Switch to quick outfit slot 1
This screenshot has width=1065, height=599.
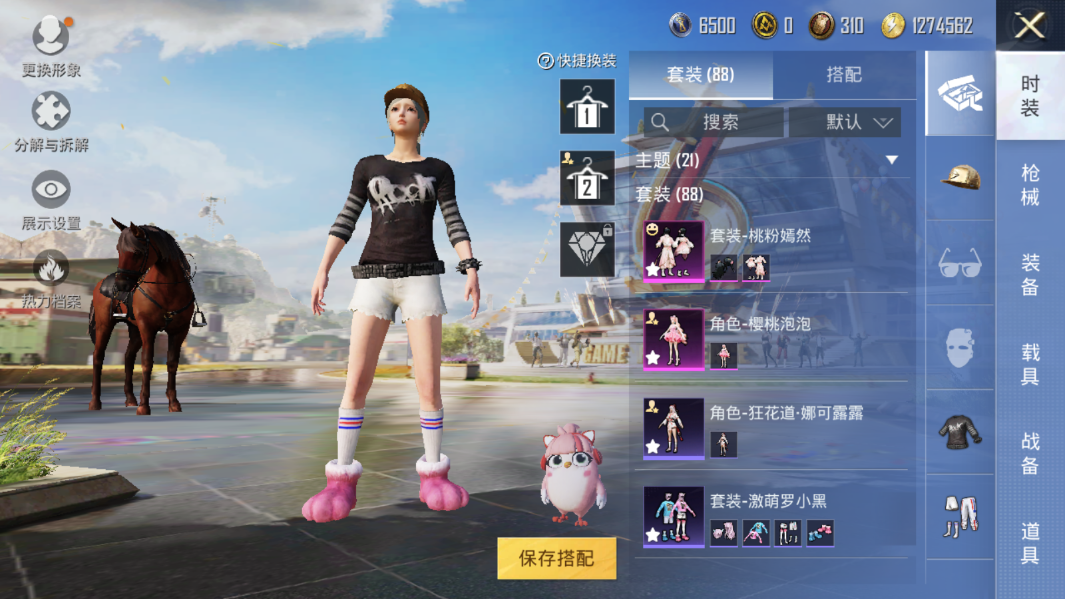[587, 106]
